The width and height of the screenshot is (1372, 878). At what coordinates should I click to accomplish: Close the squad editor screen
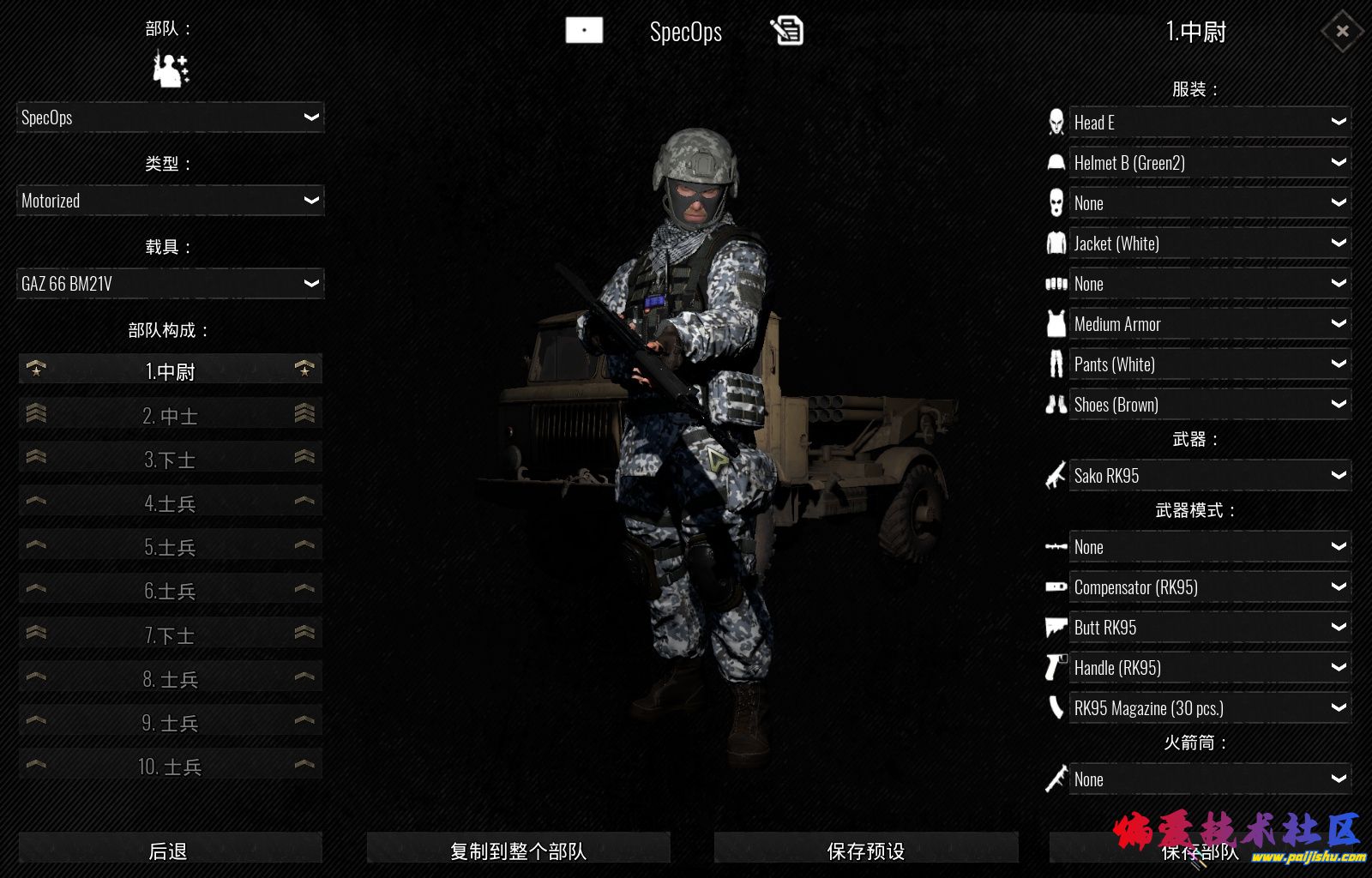tap(1342, 31)
